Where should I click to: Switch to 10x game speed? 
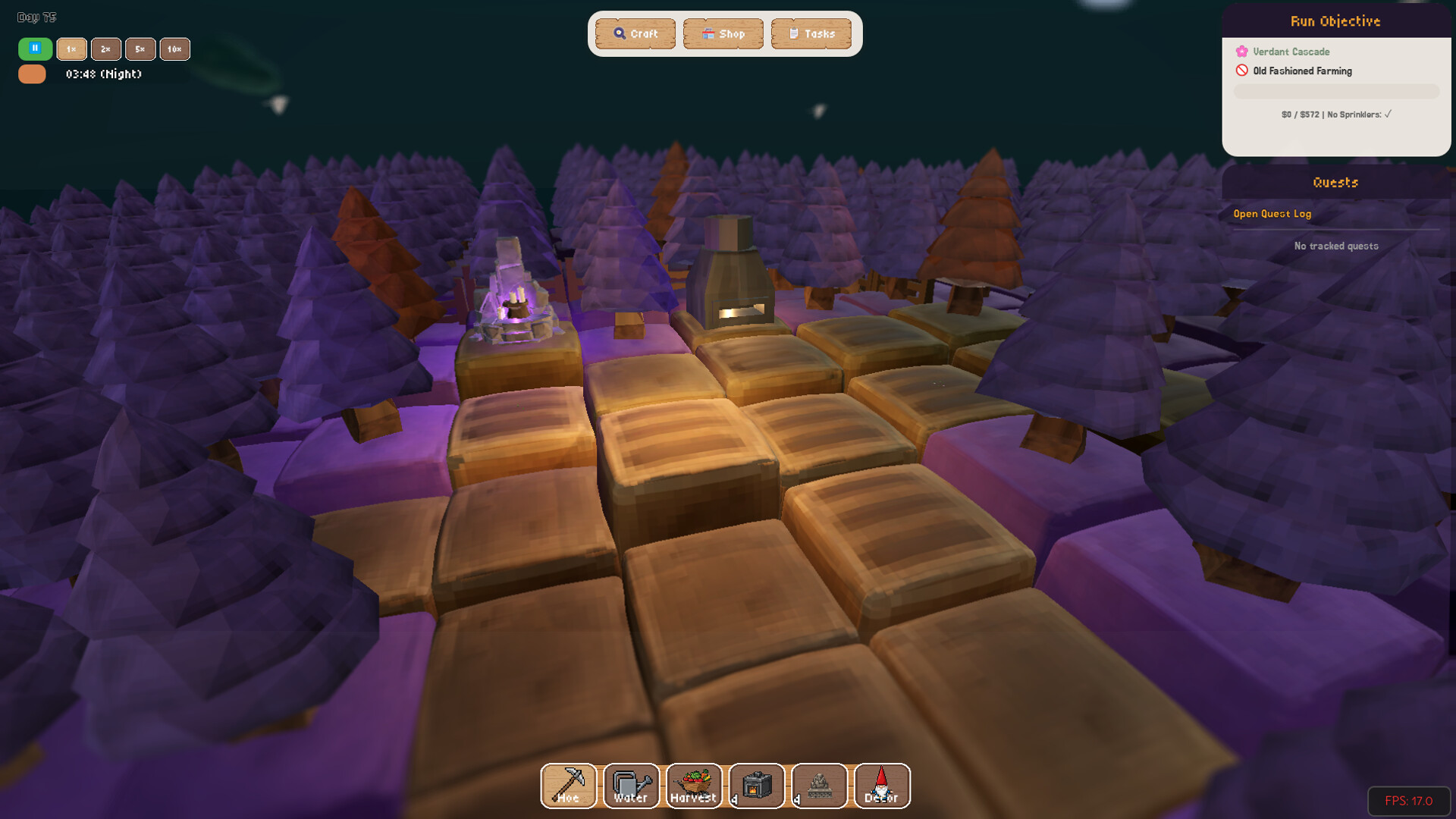click(x=175, y=49)
